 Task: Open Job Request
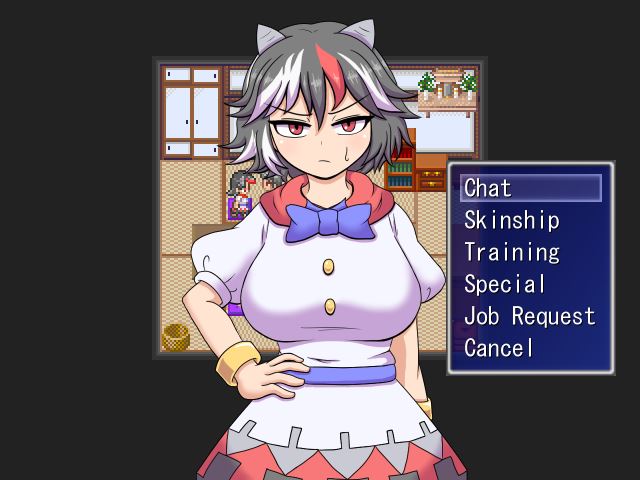(x=529, y=316)
